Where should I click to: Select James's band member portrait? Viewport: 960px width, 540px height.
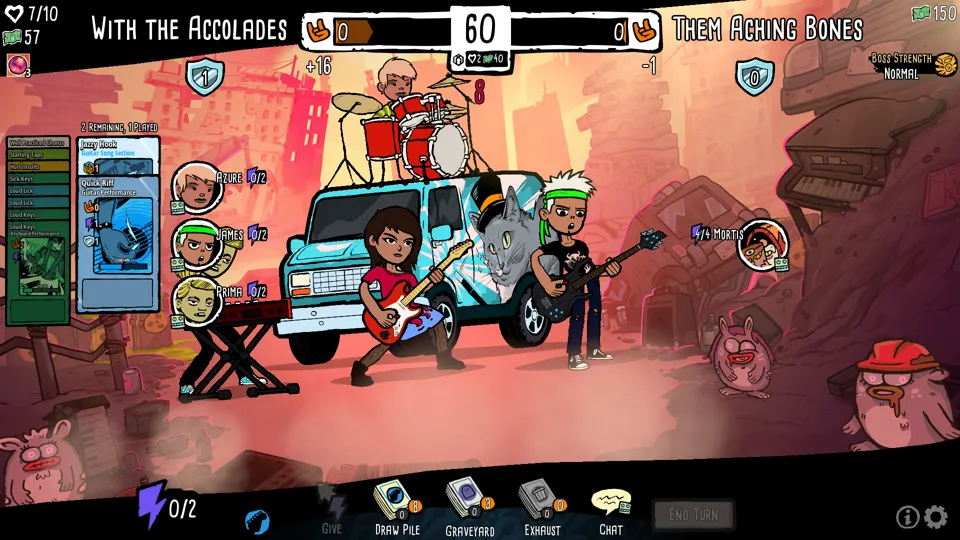point(197,244)
